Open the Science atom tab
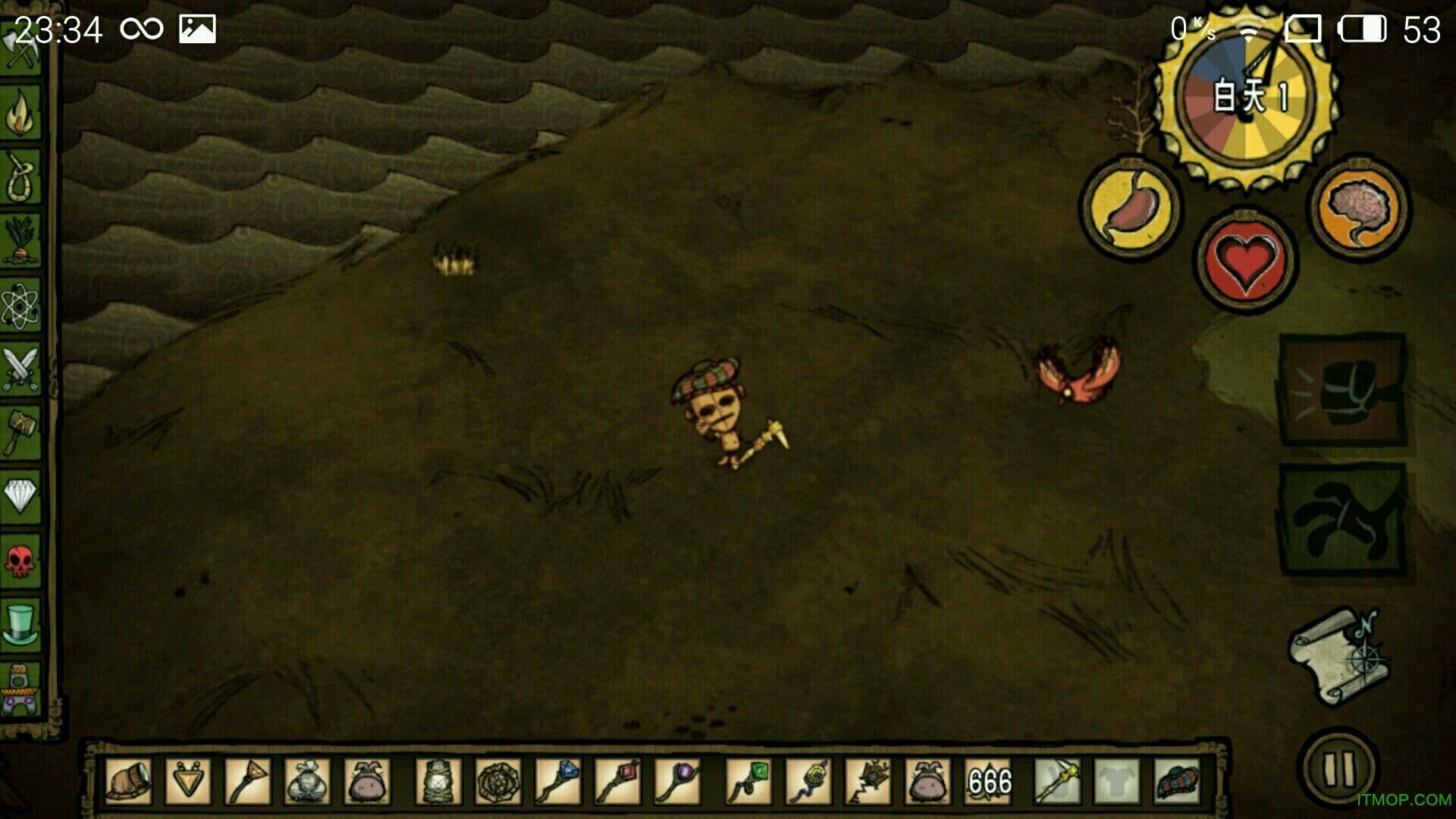 20,306
